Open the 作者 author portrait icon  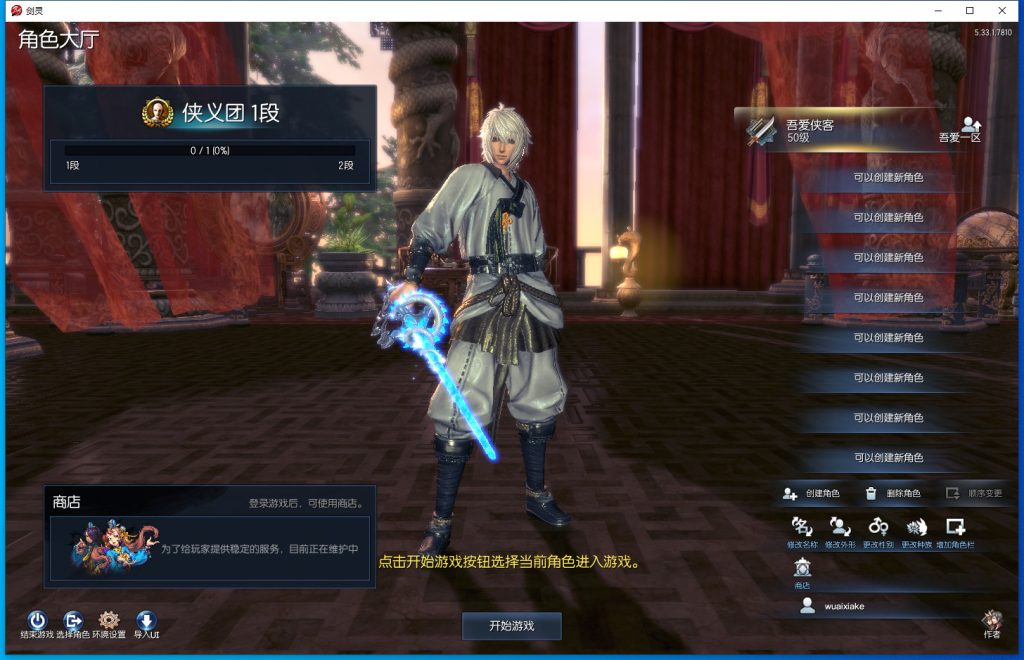[x=992, y=620]
